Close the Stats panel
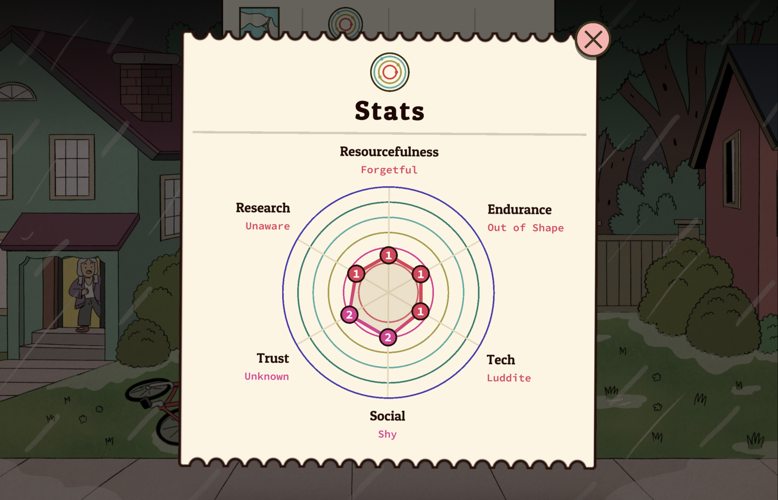Screen dimensions: 778x500 (593, 40)
